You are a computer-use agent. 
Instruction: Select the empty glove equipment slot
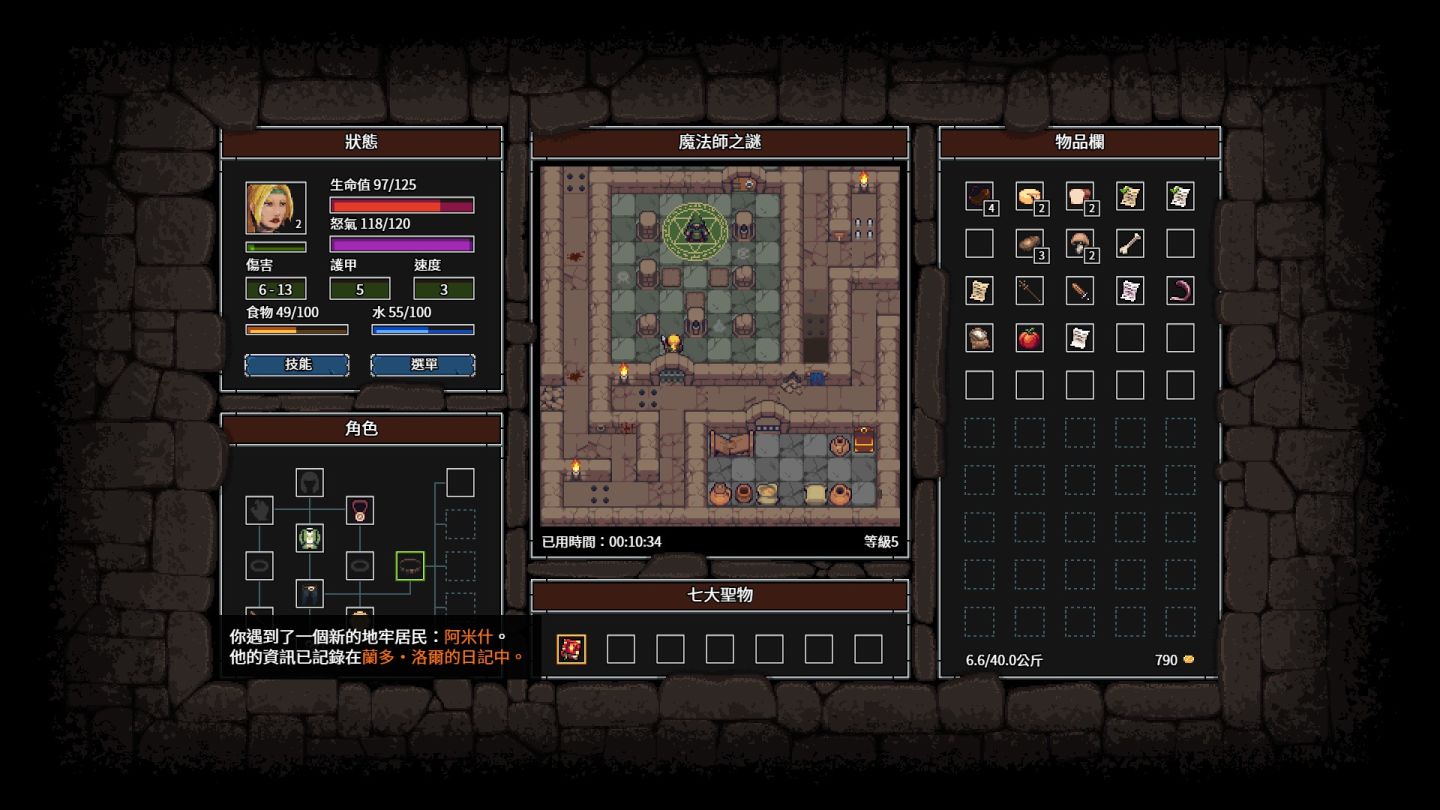[259, 510]
